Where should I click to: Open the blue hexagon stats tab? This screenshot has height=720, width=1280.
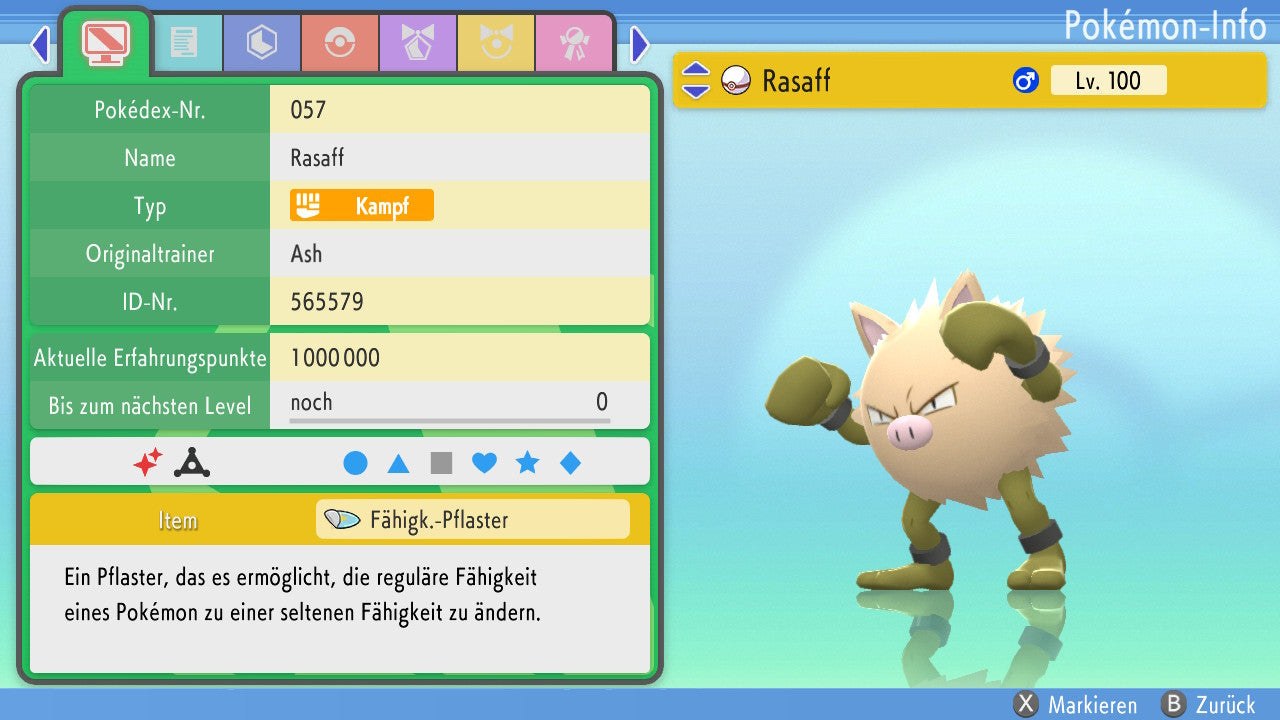point(262,42)
